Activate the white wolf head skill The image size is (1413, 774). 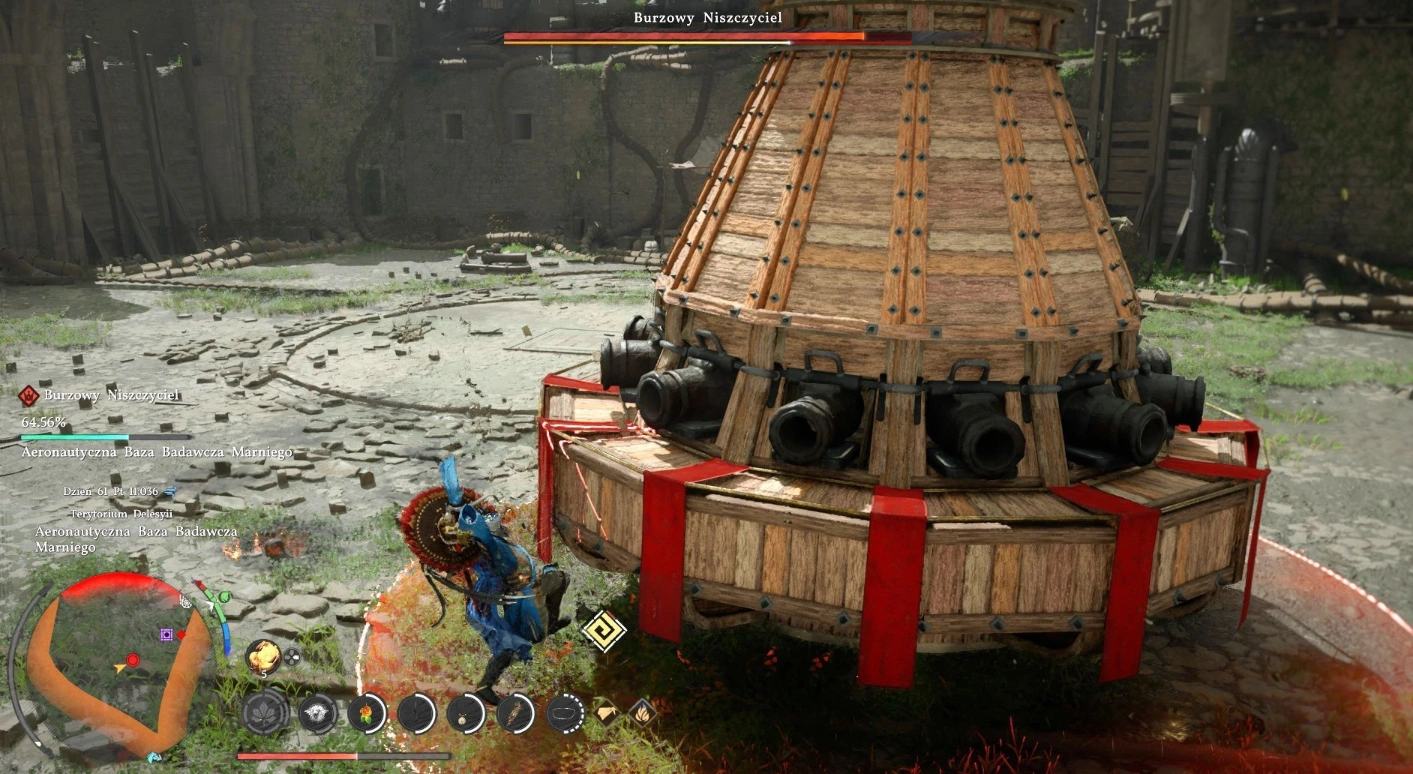tap(316, 712)
